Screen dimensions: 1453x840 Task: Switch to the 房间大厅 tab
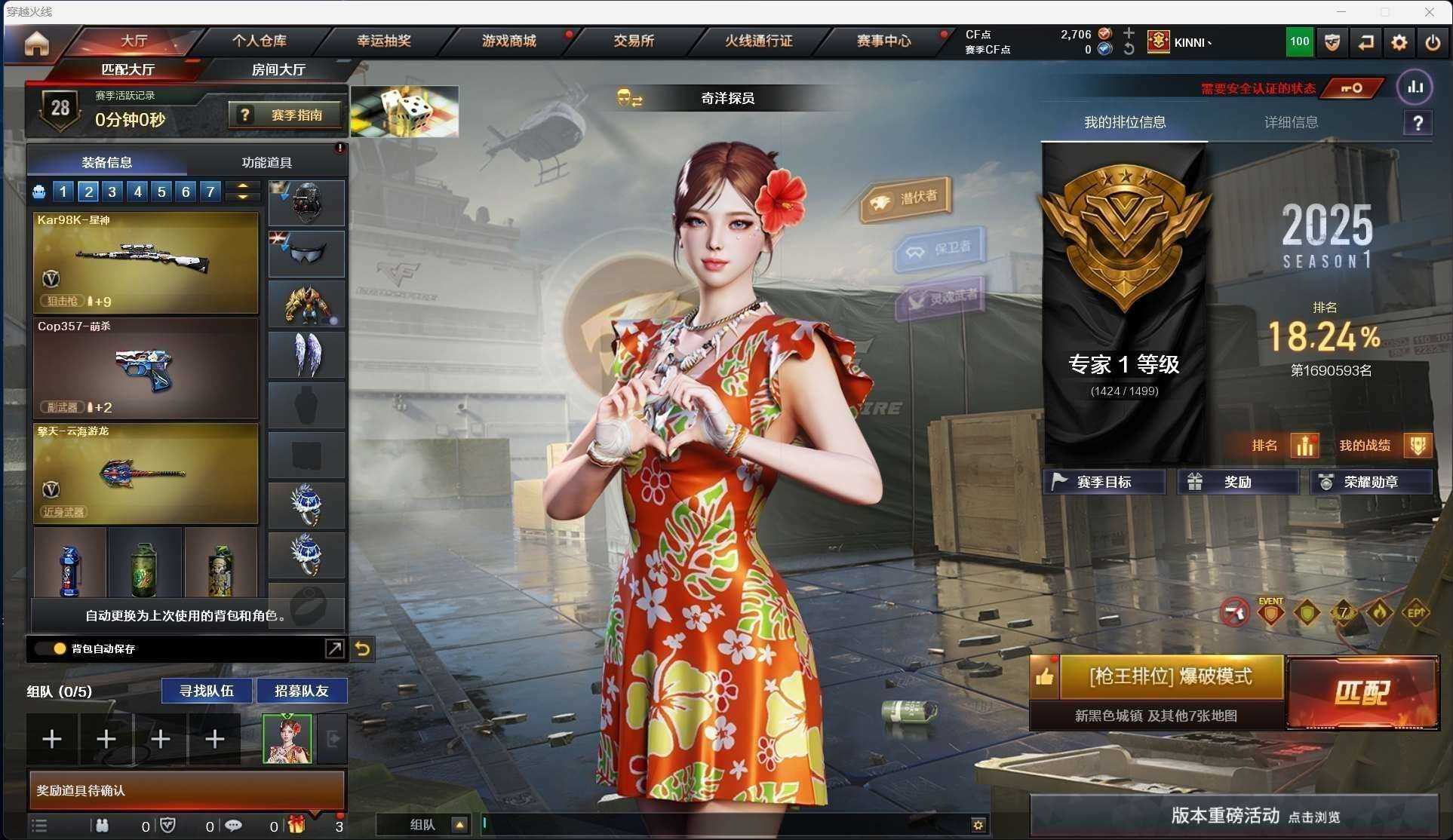pos(278,69)
